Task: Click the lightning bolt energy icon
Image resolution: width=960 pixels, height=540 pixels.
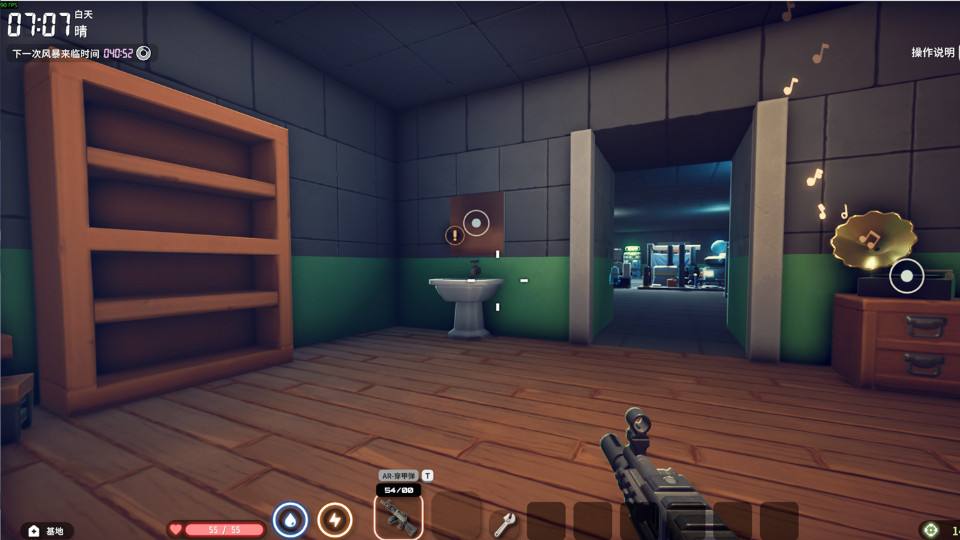Action: [x=335, y=520]
